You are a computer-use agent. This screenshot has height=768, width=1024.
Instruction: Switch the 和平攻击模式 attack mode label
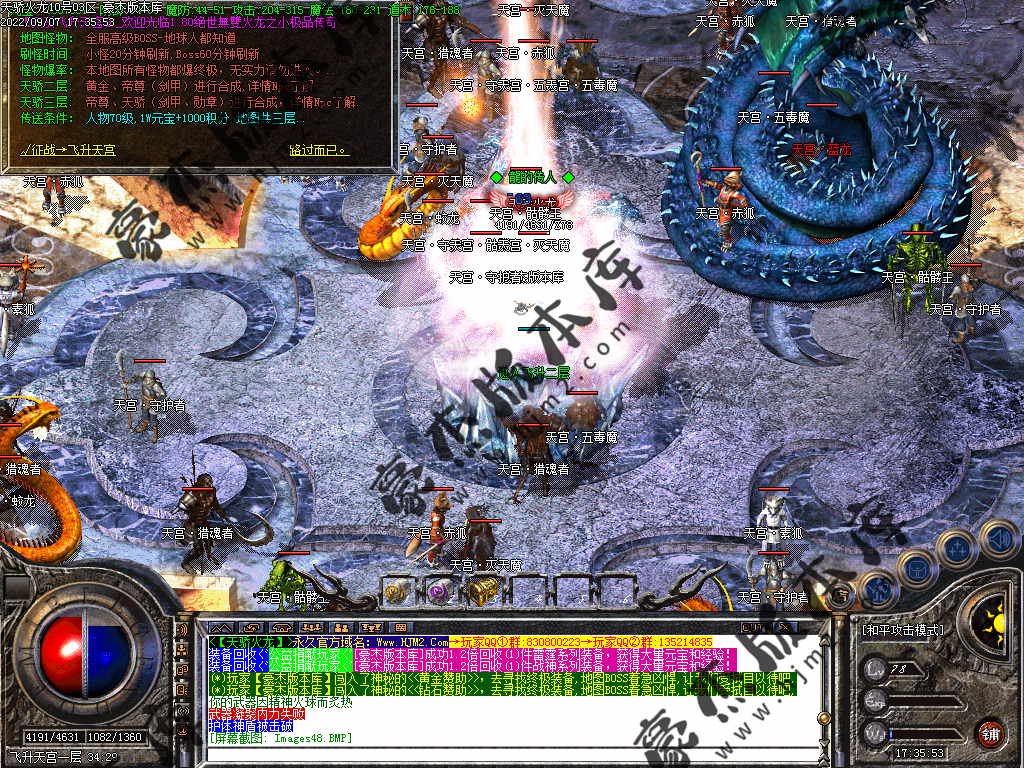coord(903,631)
